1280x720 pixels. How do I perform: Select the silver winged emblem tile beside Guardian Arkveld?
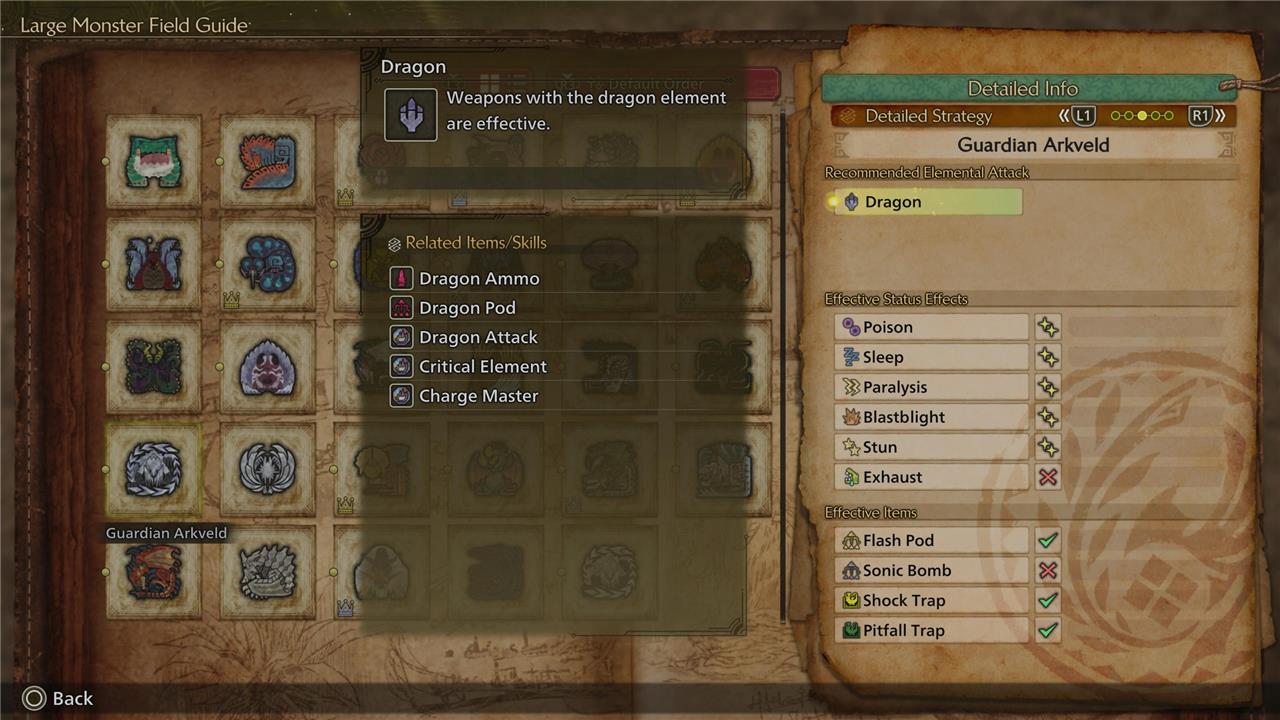[267, 469]
